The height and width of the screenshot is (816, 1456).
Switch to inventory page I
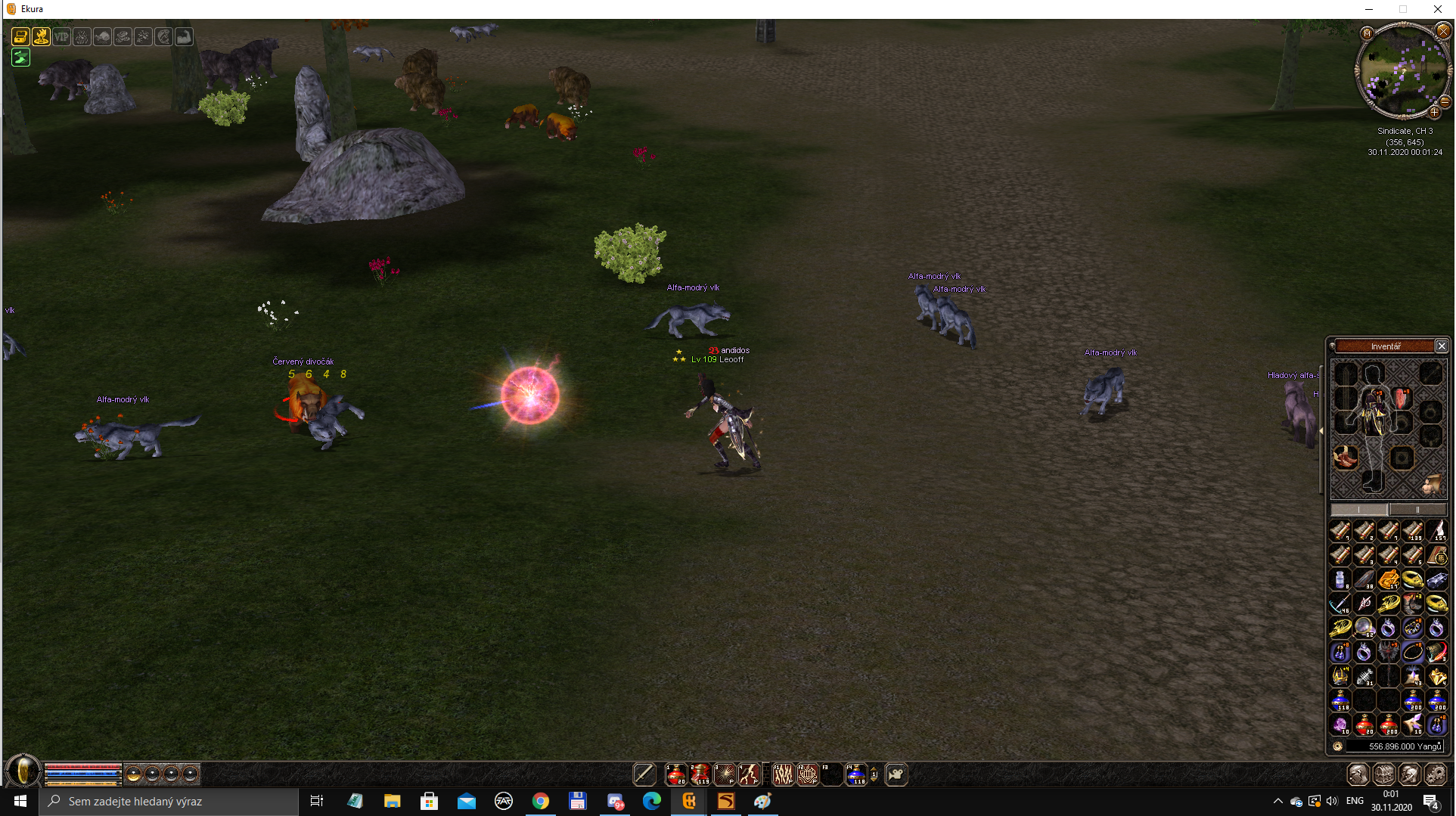[1359, 510]
